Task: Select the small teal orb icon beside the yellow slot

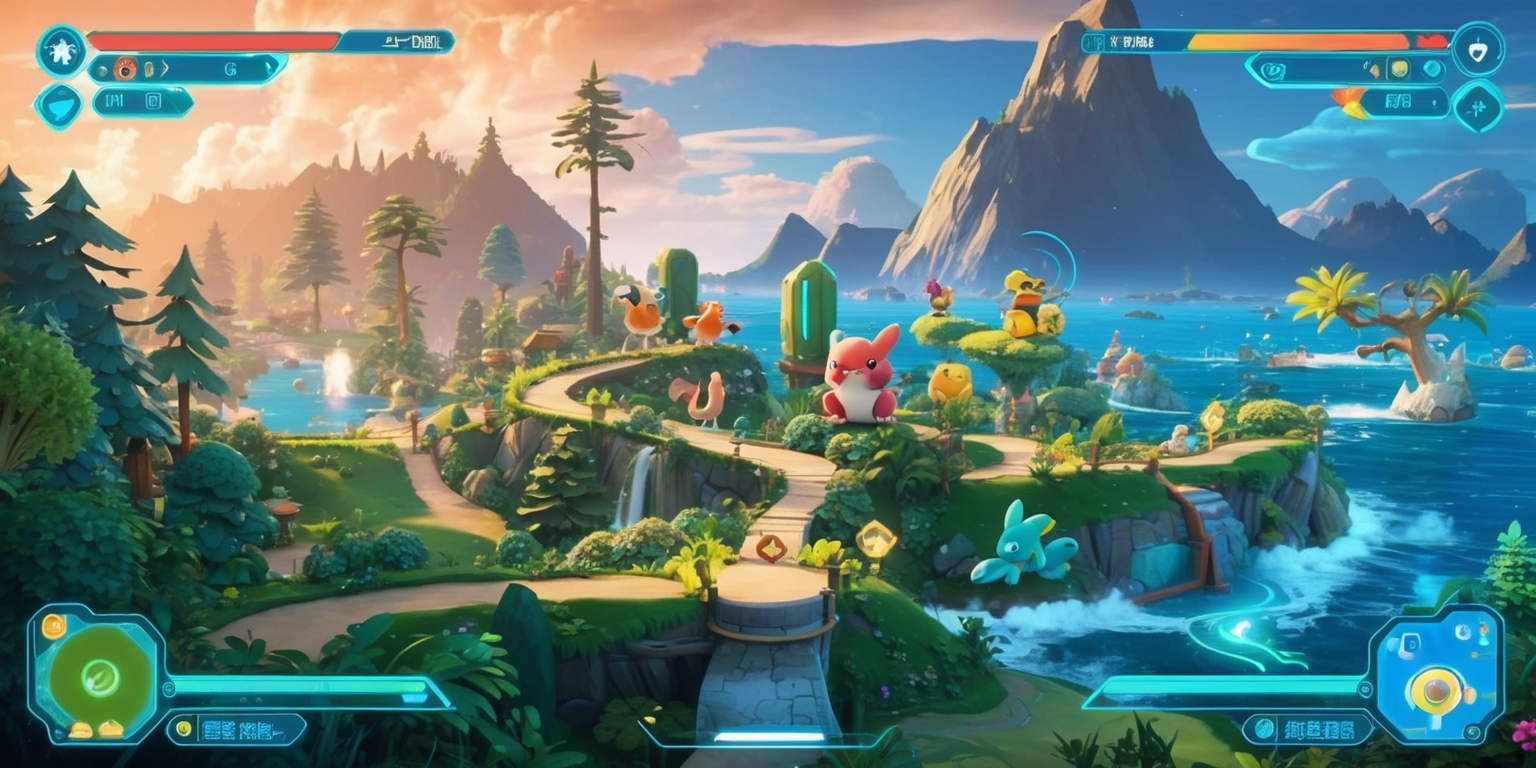Action: point(1433,69)
